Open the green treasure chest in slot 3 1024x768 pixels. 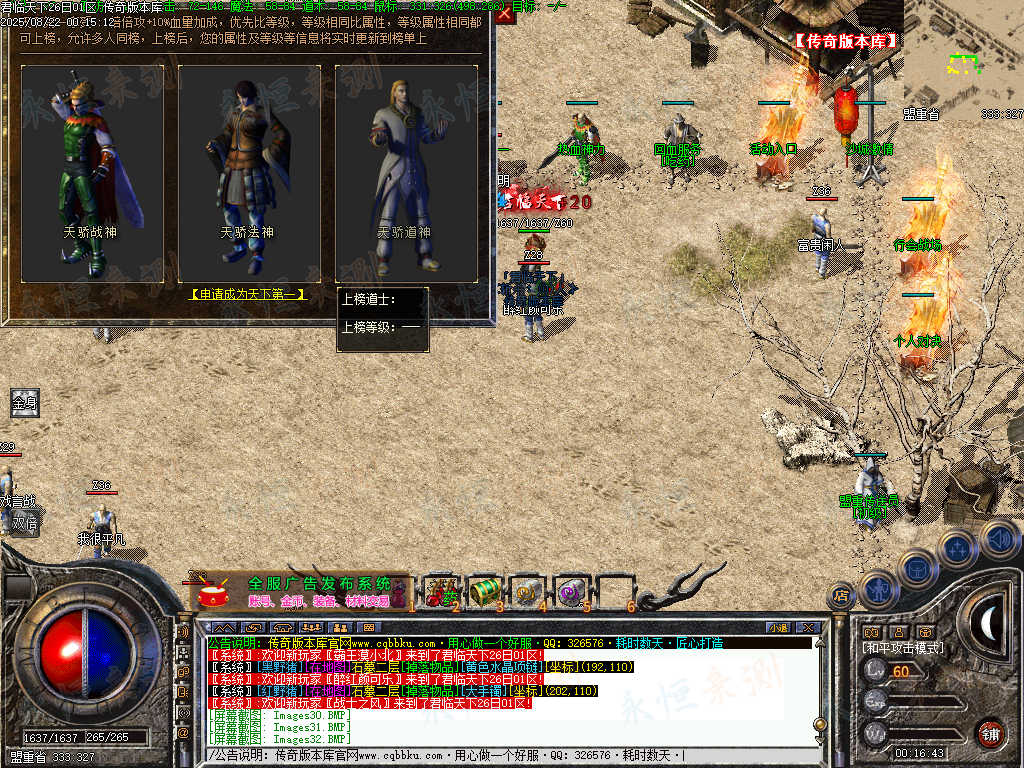(484, 591)
